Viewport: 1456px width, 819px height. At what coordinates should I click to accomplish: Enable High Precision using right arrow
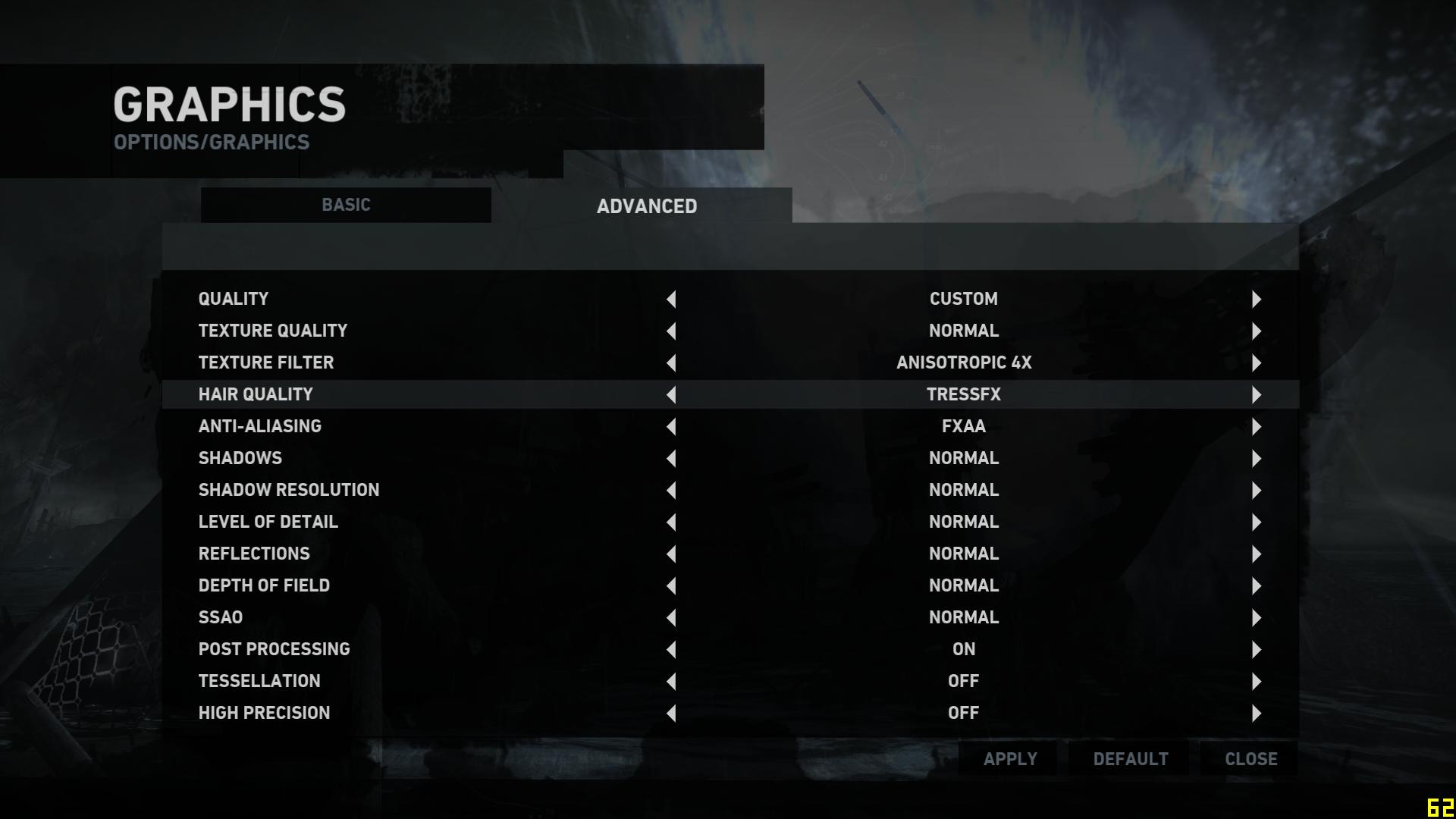1257,714
